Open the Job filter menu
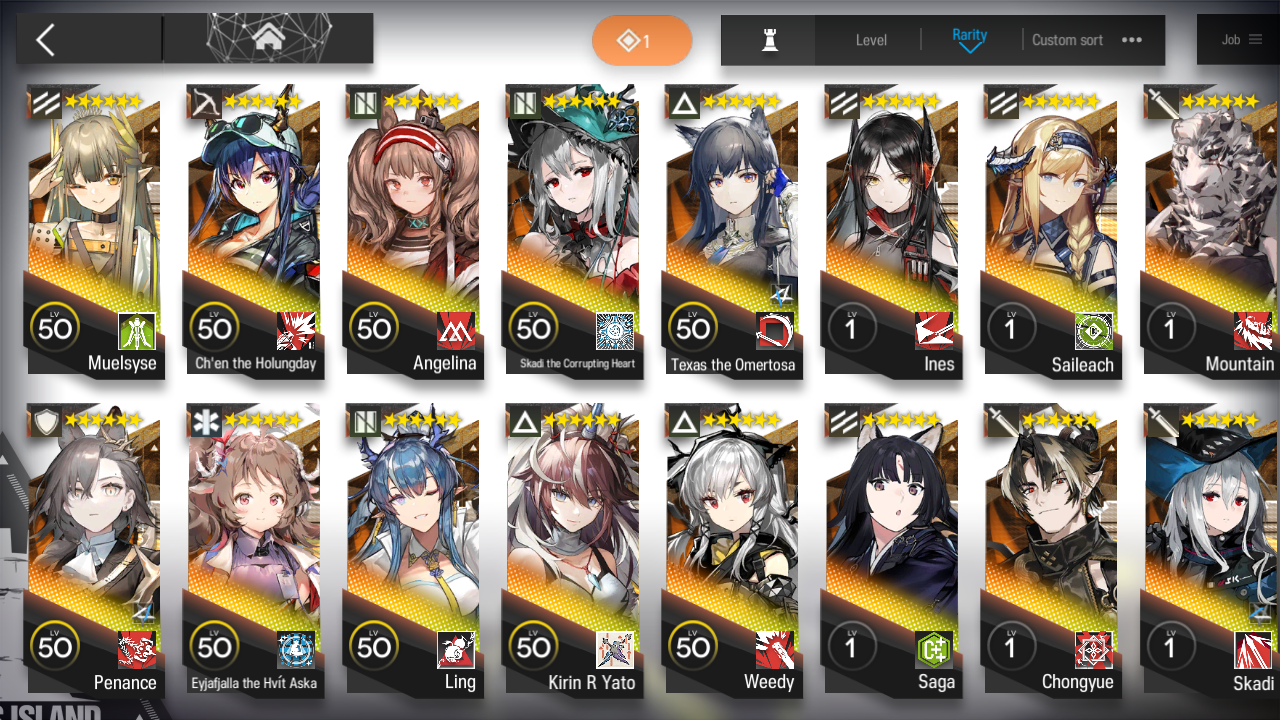 (x=1240, y=39)
